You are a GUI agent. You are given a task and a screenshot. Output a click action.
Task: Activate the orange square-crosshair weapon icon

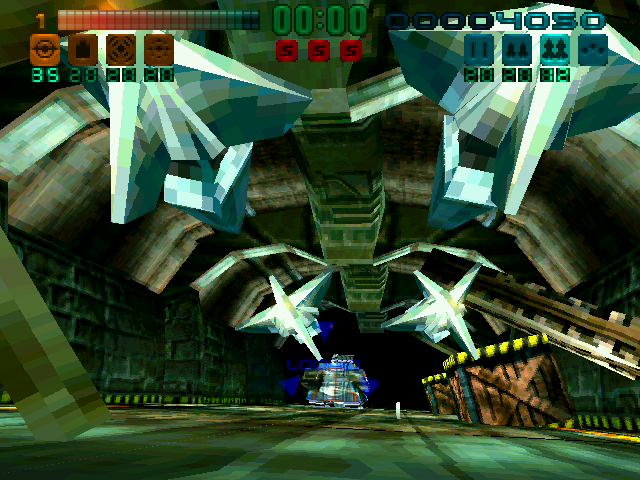[159, 48]
